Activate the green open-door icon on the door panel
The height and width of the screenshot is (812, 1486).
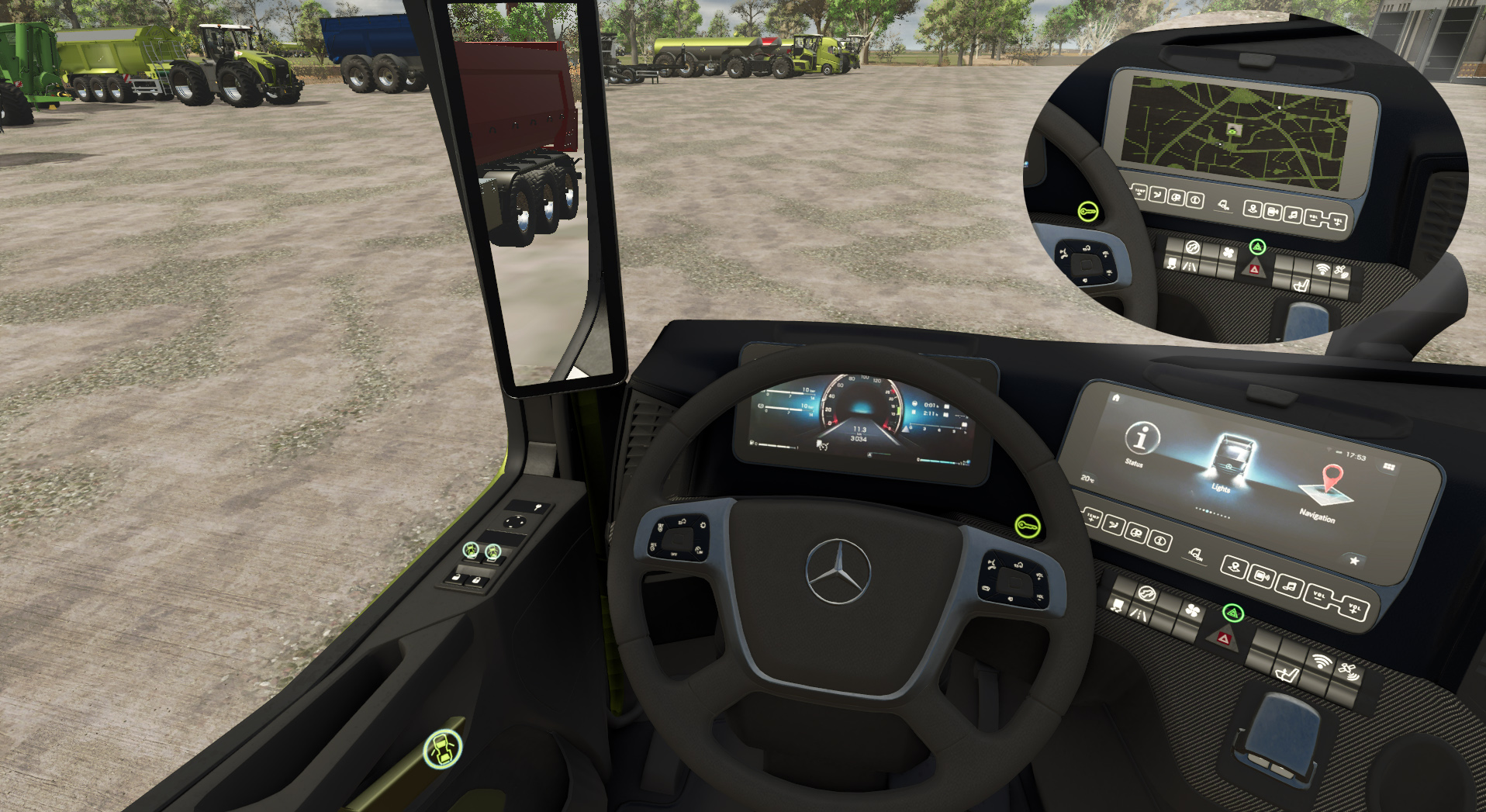pyautogui.click(x=443, y=749)
